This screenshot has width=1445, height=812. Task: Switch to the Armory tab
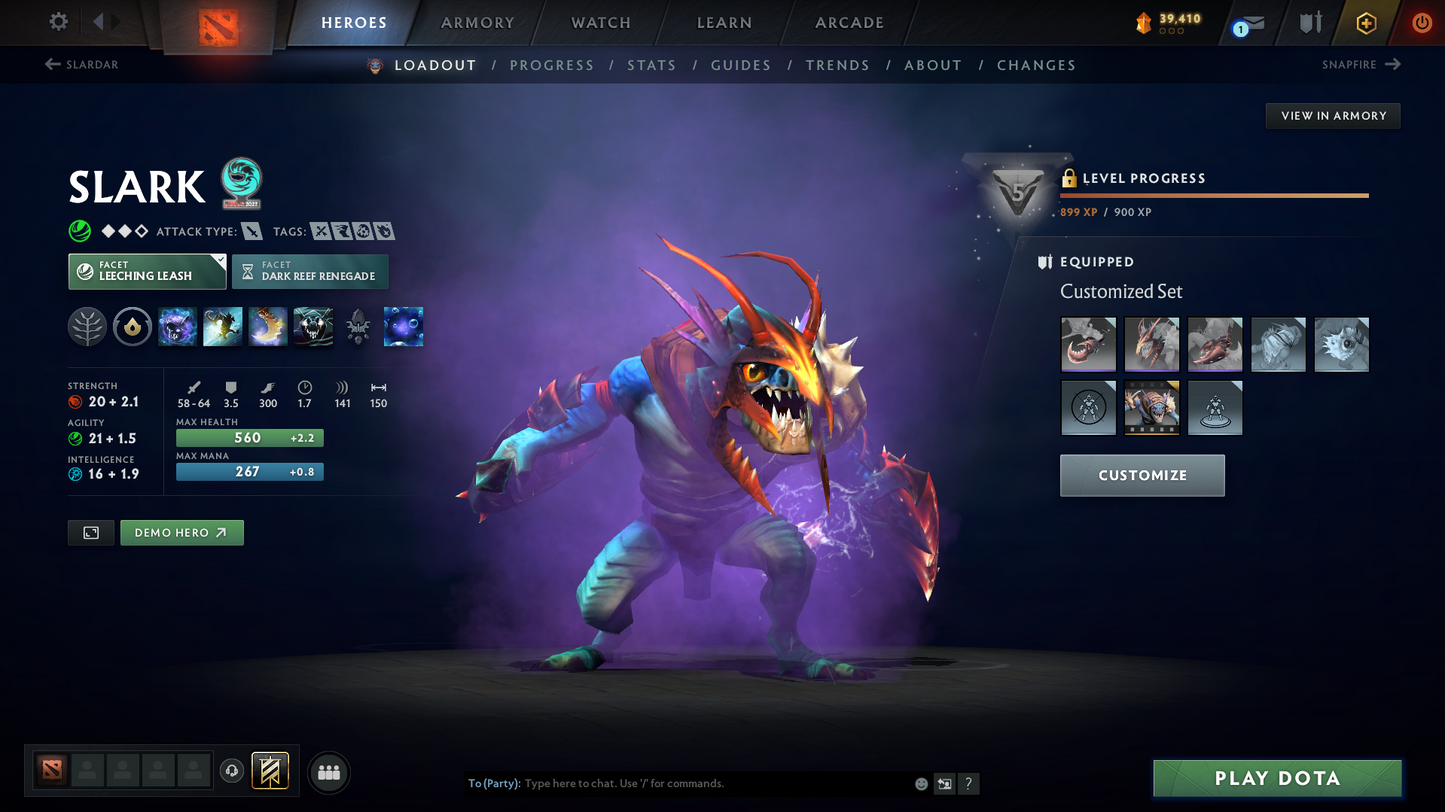tap(477, 22)
